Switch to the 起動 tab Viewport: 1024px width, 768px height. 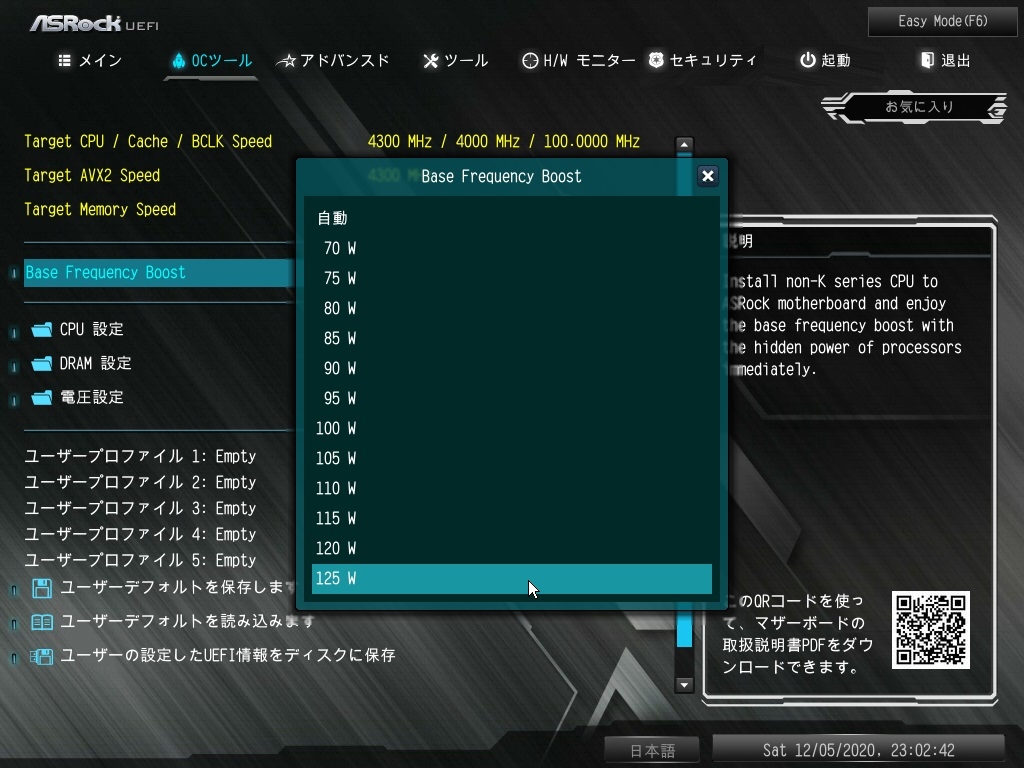point(825,61)
